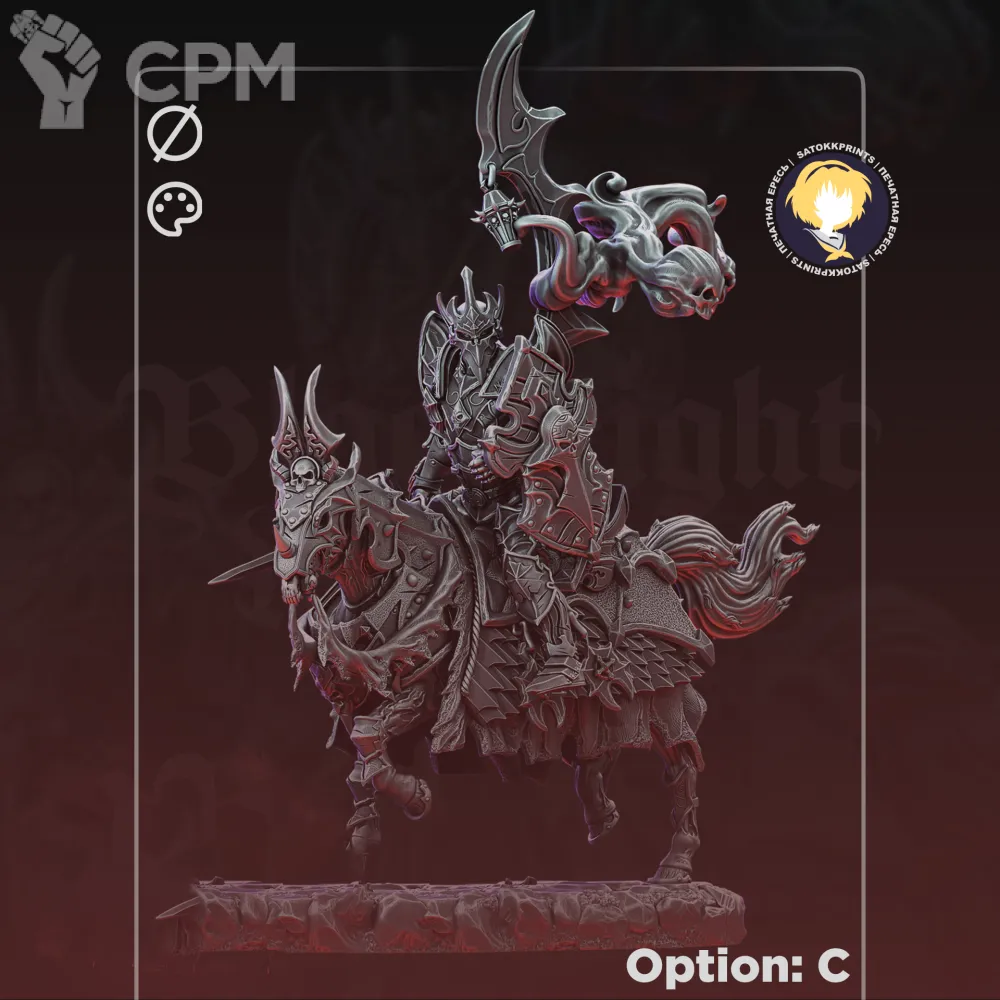Choose the Option: C label

[738, 966]
